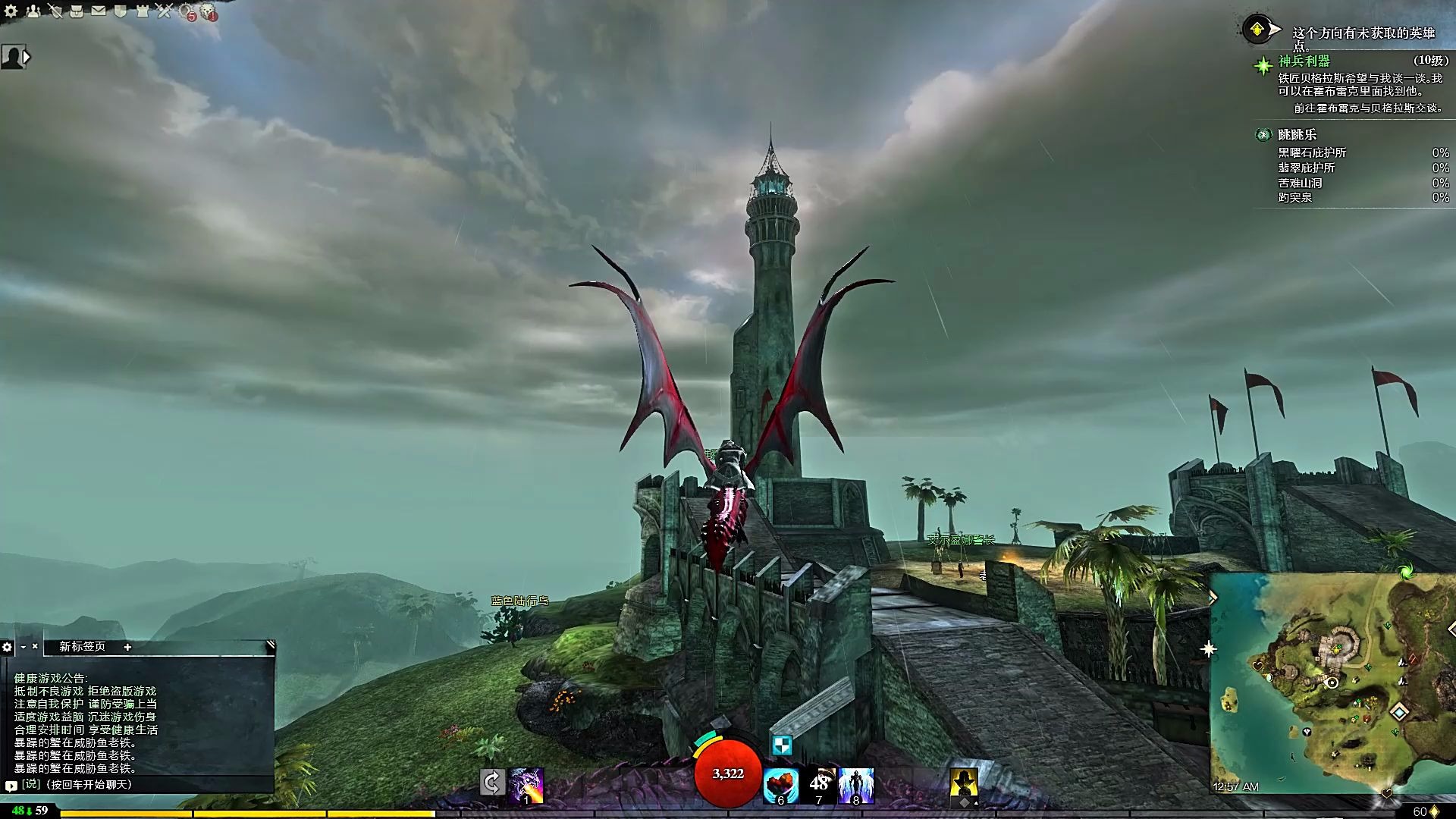
Task: Activate the winged figure skill in slot 8
Action: coord(856,786)
